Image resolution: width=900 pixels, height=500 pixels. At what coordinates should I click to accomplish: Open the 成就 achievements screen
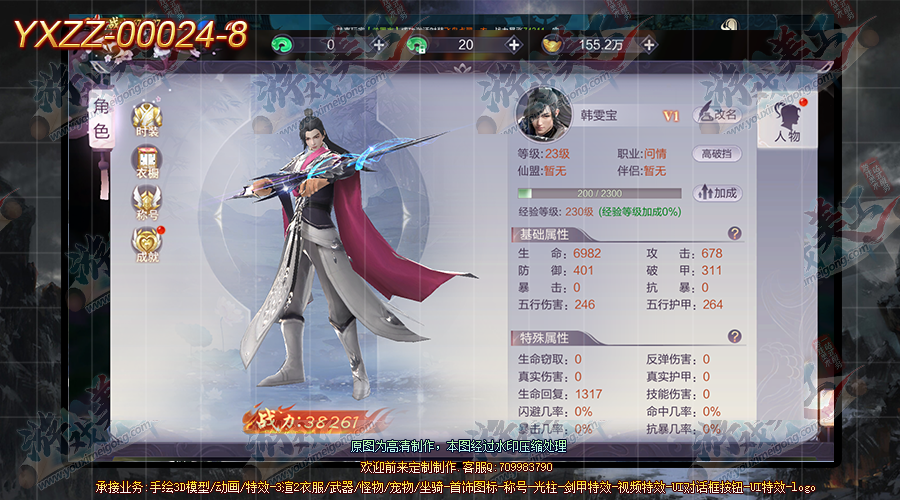[147, 245]
